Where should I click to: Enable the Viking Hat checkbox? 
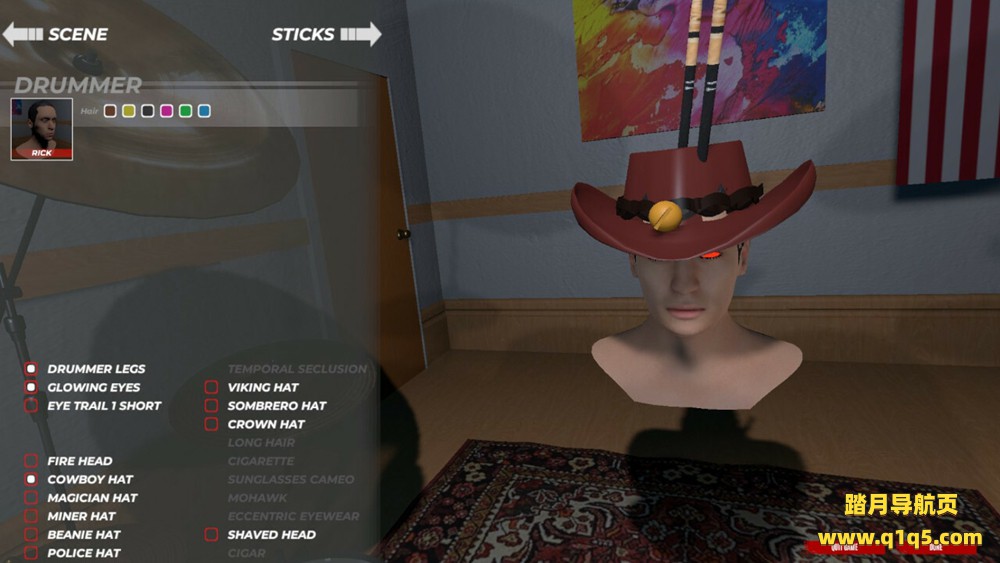pyautogui.click(x=211, y=387)
